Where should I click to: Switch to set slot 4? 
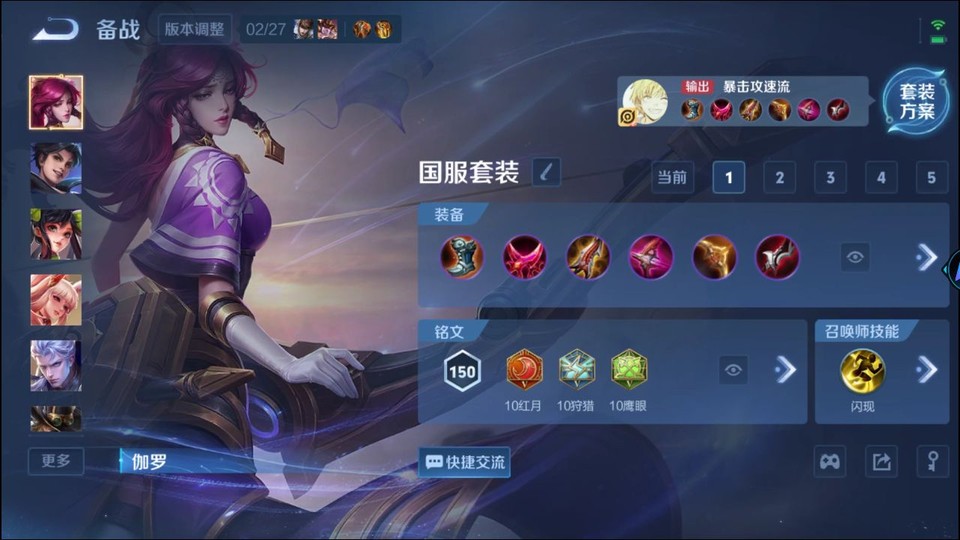pyautogui.click(x=881, y=178)
